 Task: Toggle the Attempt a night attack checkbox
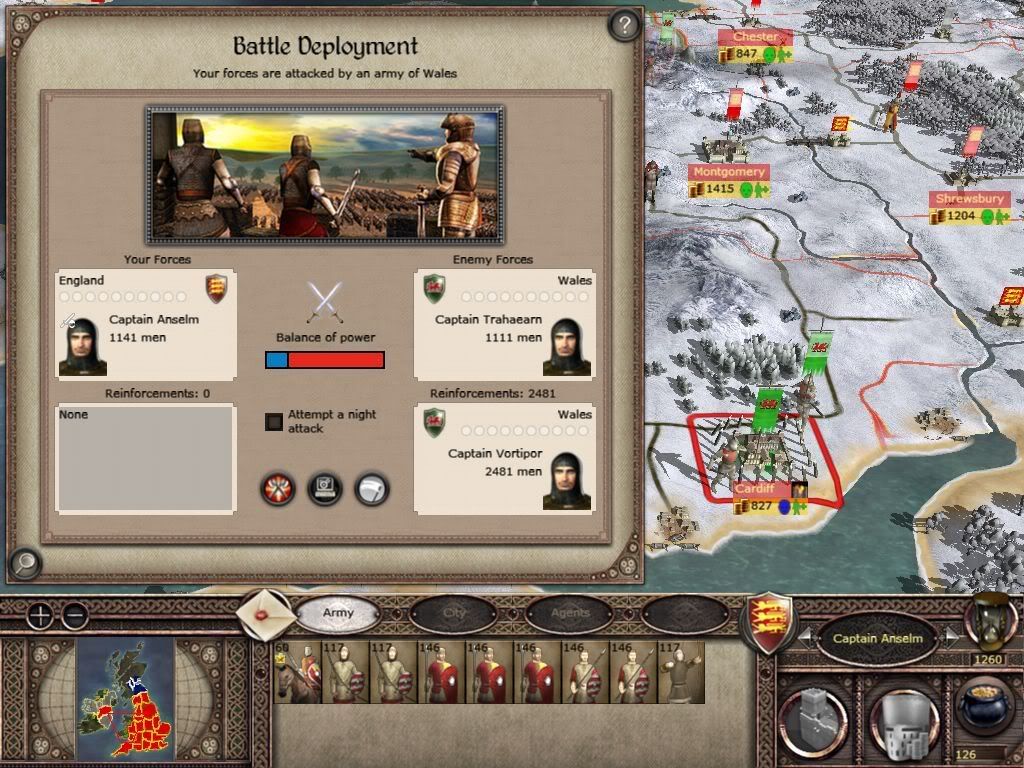coord(274,422)
